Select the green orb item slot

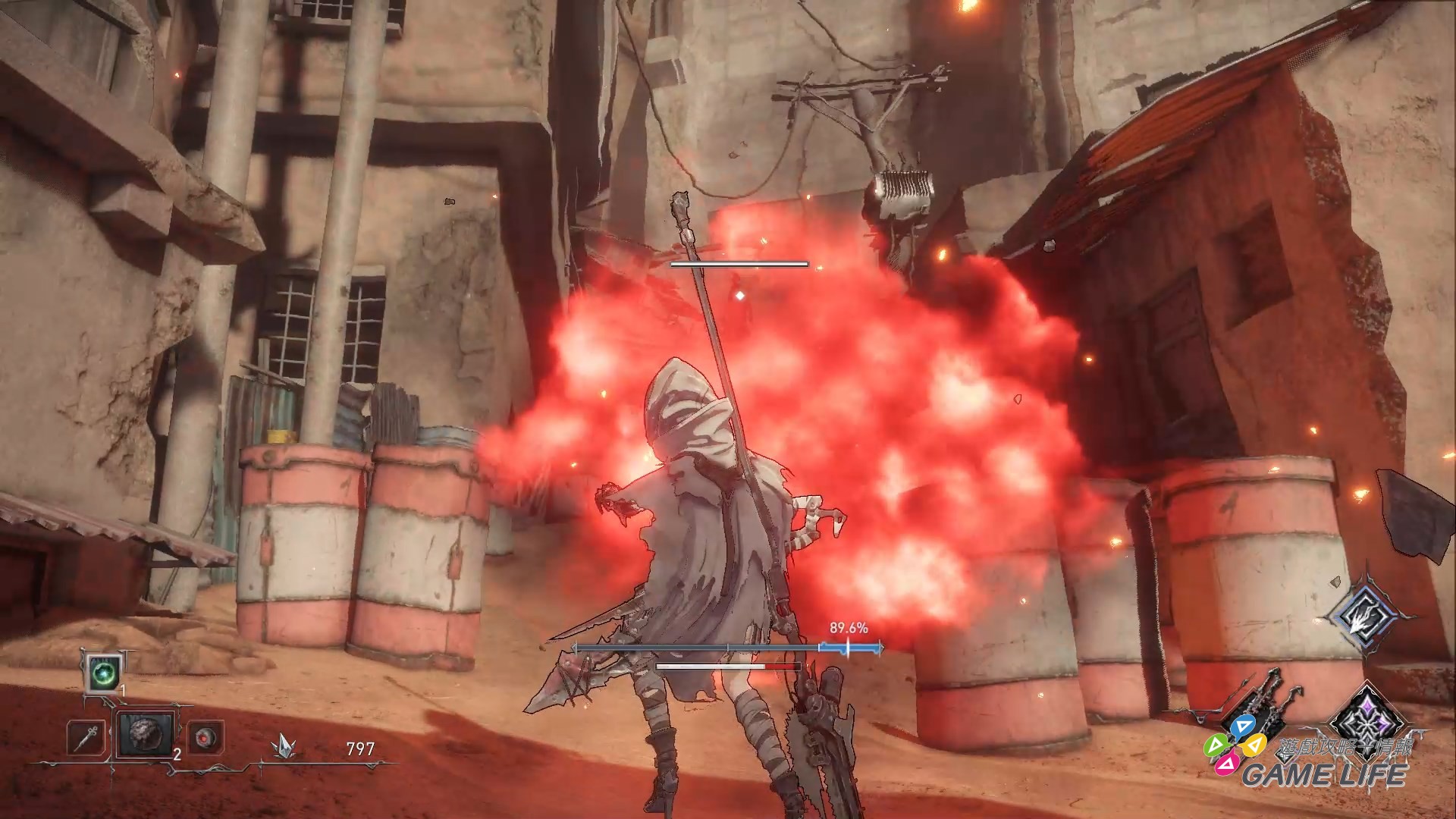tap(102, 673)
